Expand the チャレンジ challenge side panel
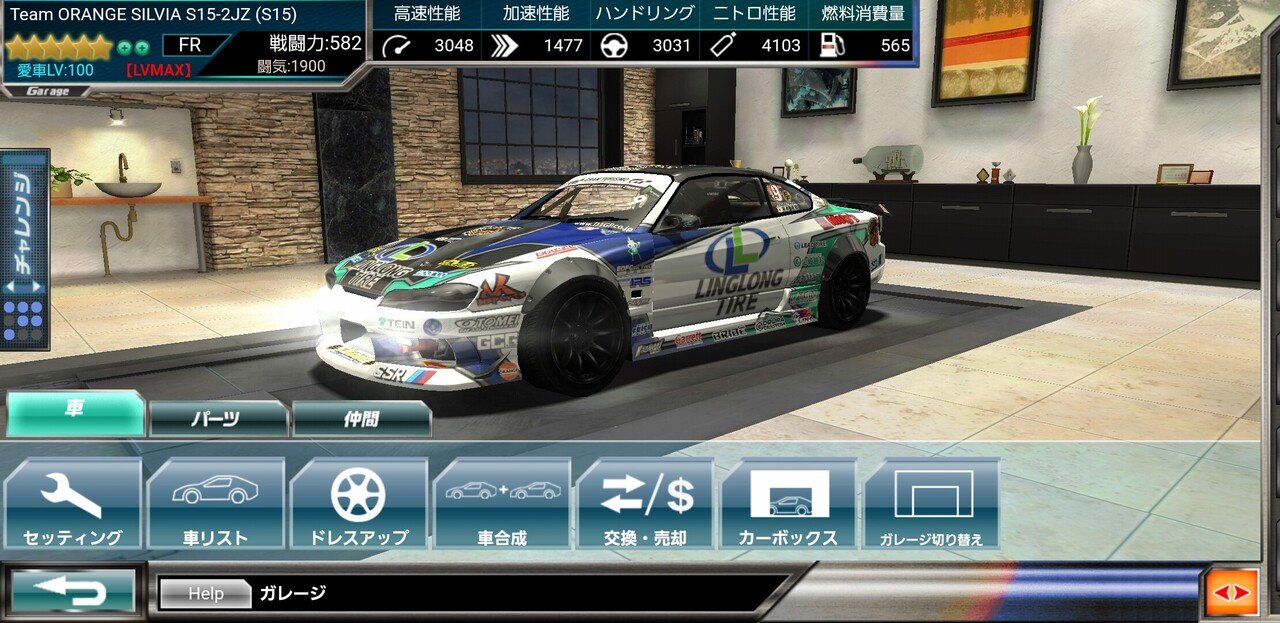Image resolution: width=1280 pixels, height=623 pixels. pos(26,250)
